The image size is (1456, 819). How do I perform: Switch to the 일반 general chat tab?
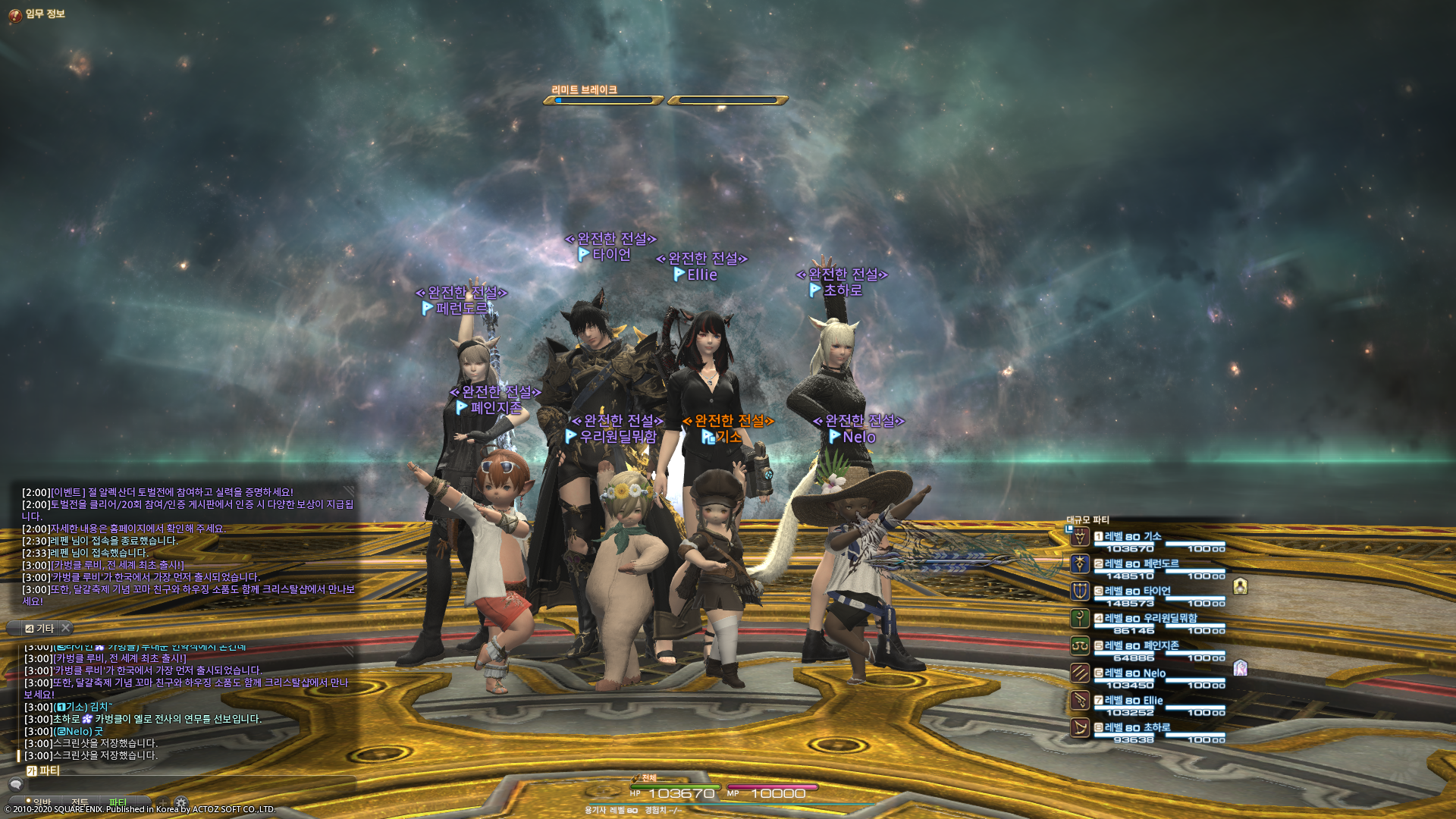(41, 802)
